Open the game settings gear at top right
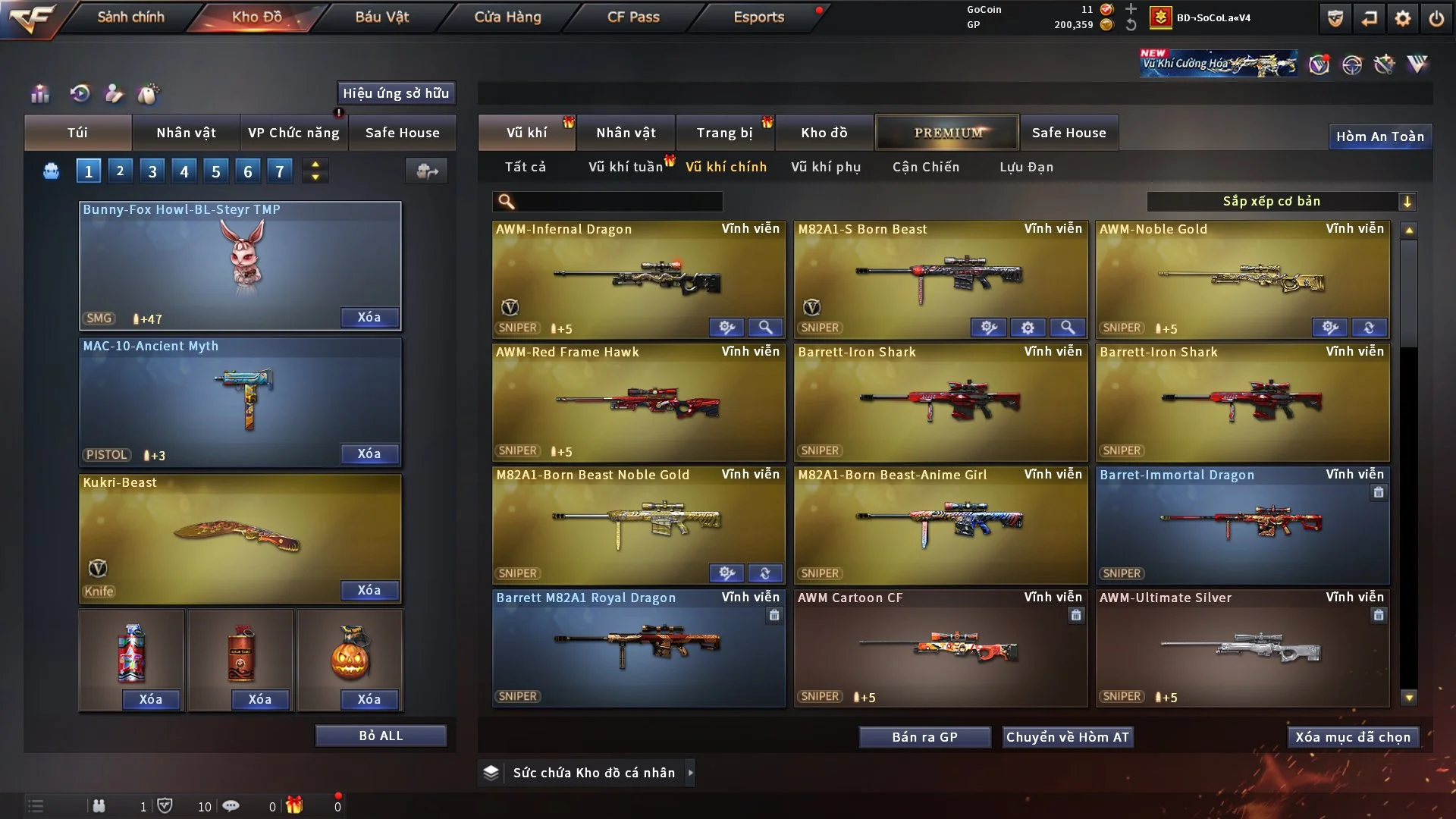Screen dimensions: 1456x819 tap(1402, 17)
